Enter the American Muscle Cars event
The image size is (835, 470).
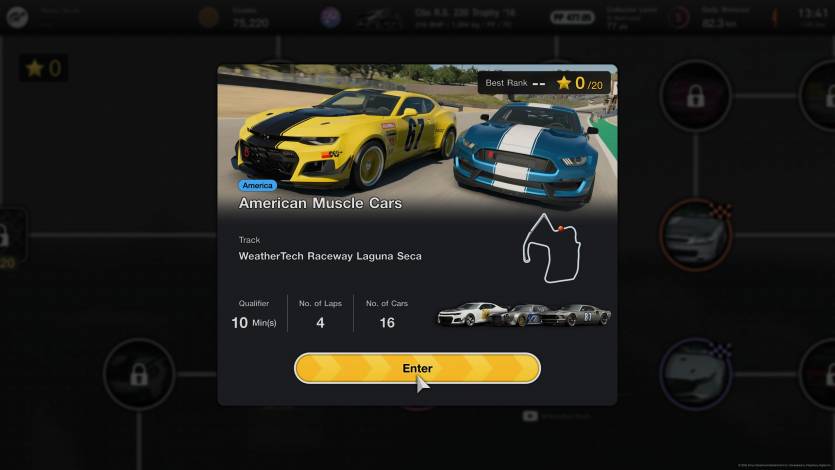pos(417,368)
